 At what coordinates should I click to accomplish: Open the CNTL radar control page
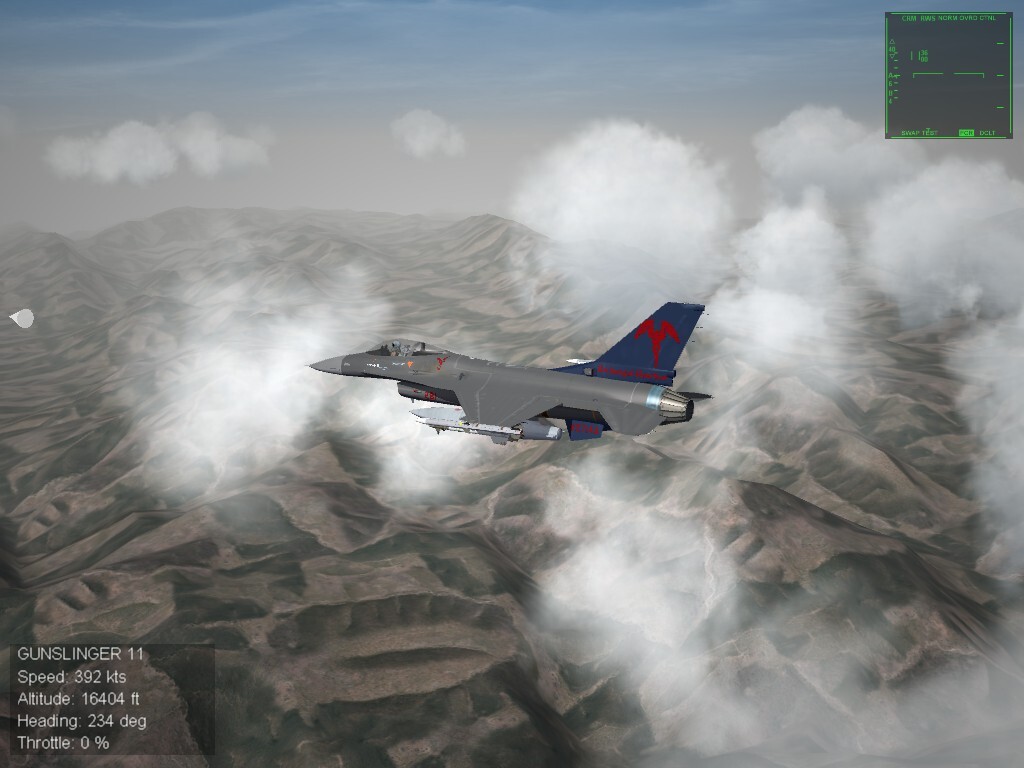(988, 18)
